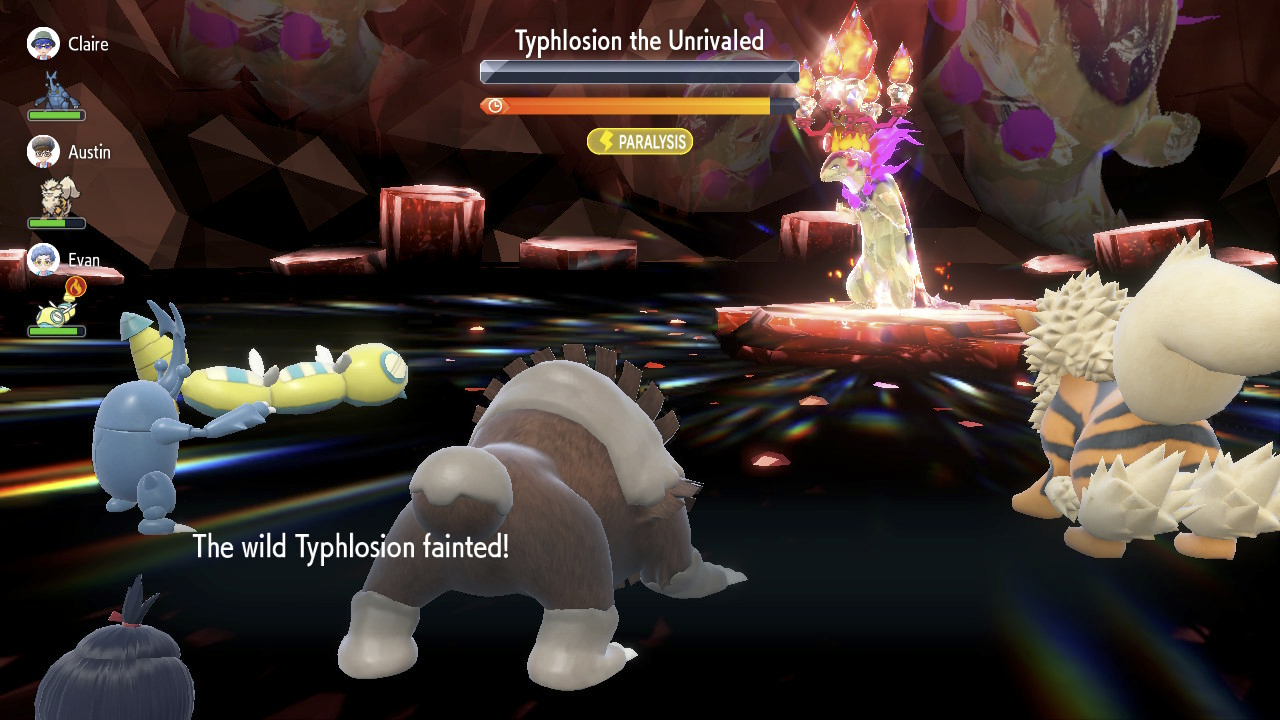Select Evan's trainer avatar
The width and height of the screenshot is (1280, 720).
43,259
